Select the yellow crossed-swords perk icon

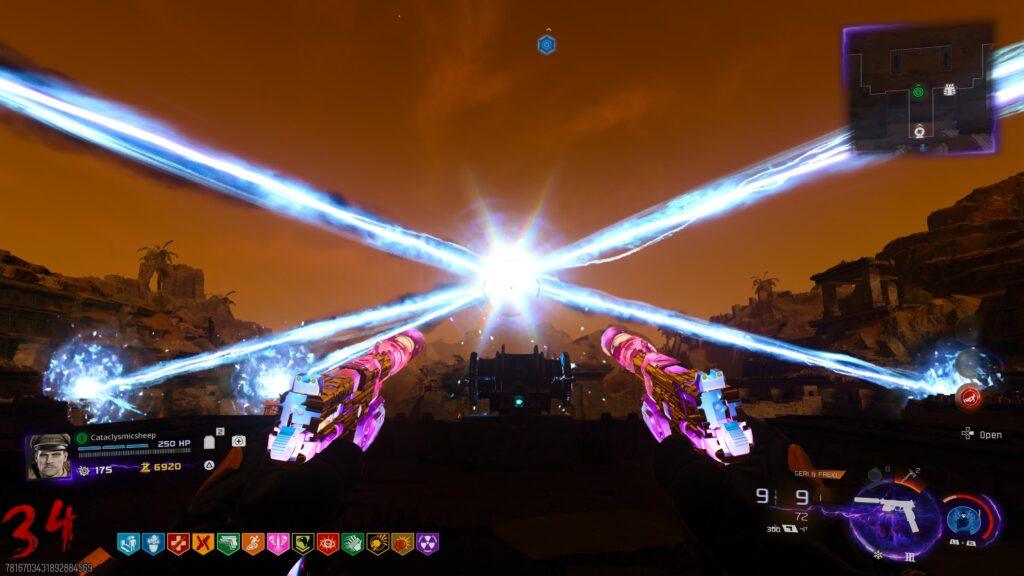(x=203, y=543)
